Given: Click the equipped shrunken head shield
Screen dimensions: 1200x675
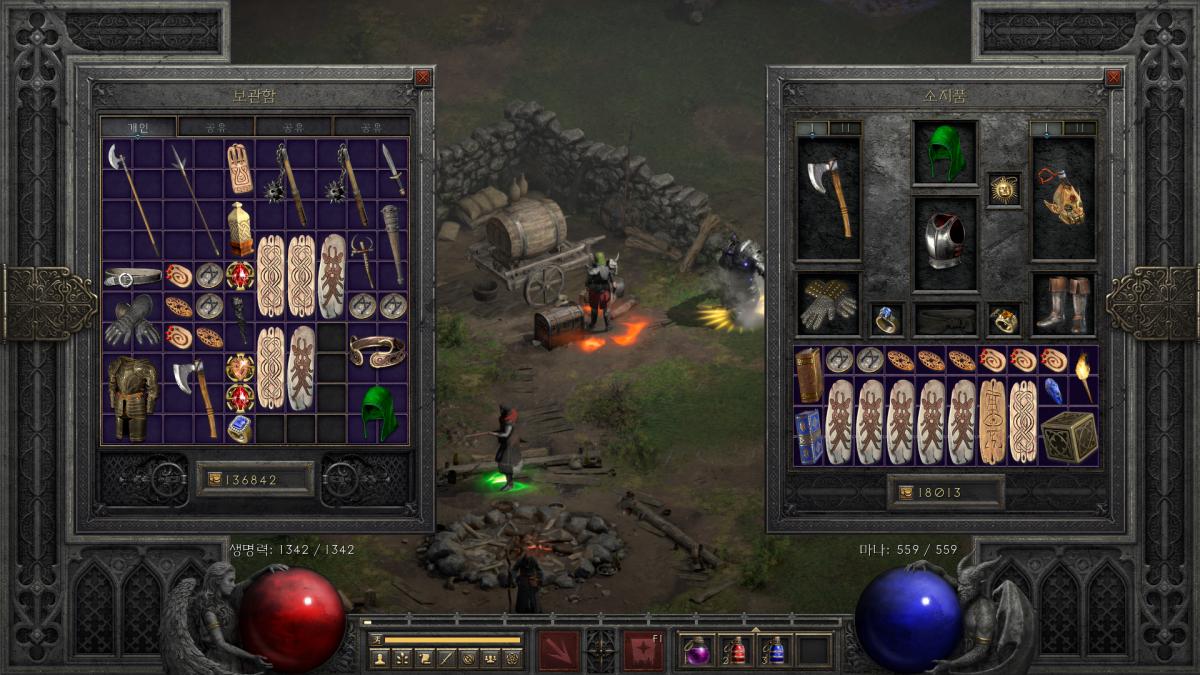Looking at the screenshot, I should (x=1063, y=198).
